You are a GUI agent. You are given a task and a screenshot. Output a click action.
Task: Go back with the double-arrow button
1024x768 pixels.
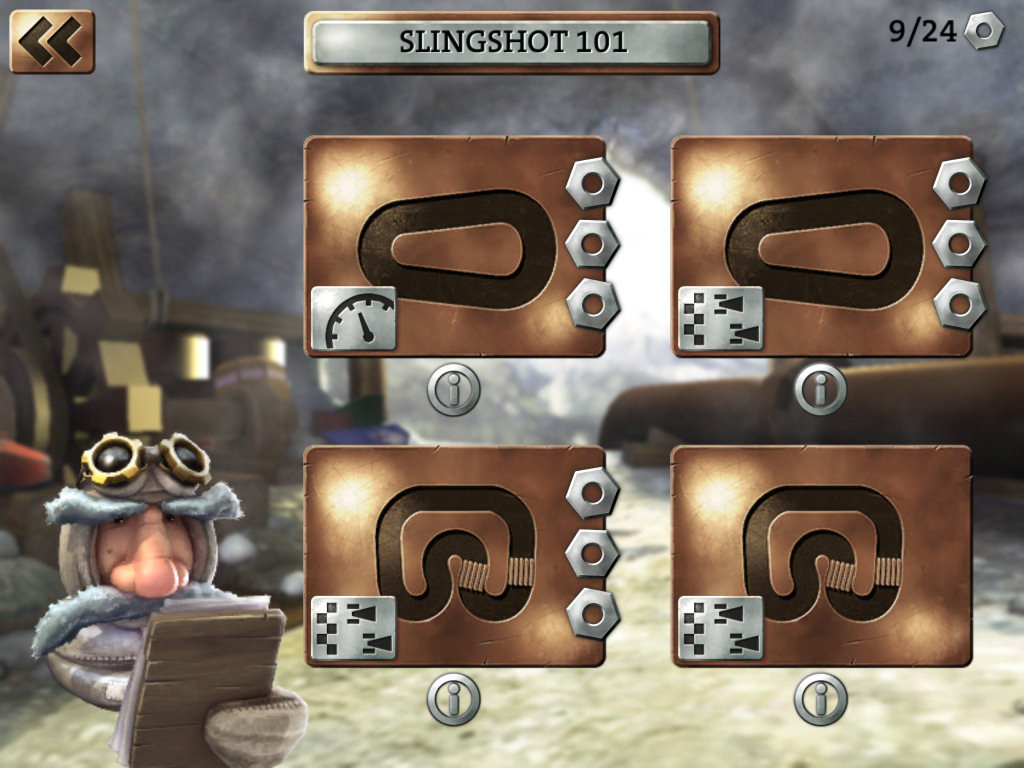click(51, 41)
